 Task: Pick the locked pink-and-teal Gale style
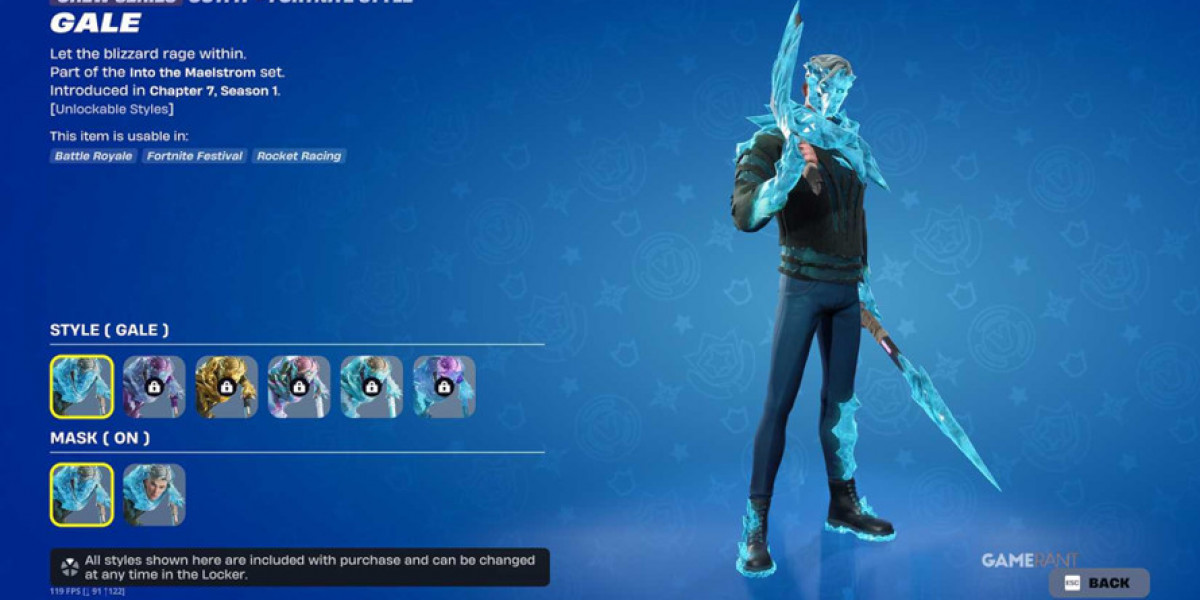click(299, 387)
